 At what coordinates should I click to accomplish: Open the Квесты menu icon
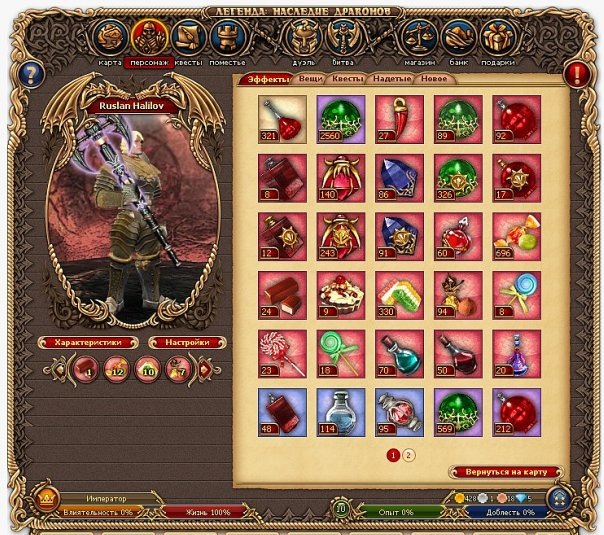tap(189, 38)
